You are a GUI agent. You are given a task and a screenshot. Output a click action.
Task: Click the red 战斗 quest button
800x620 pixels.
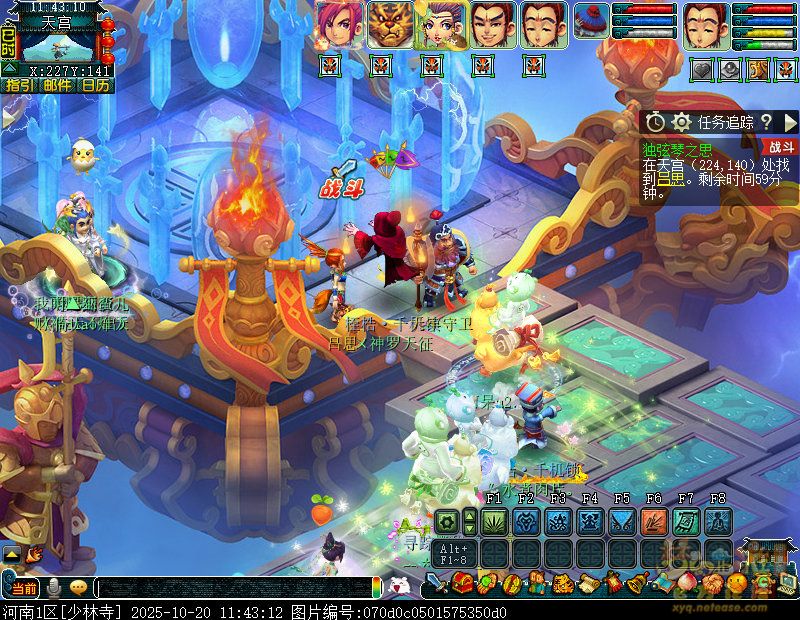(780, 147)
